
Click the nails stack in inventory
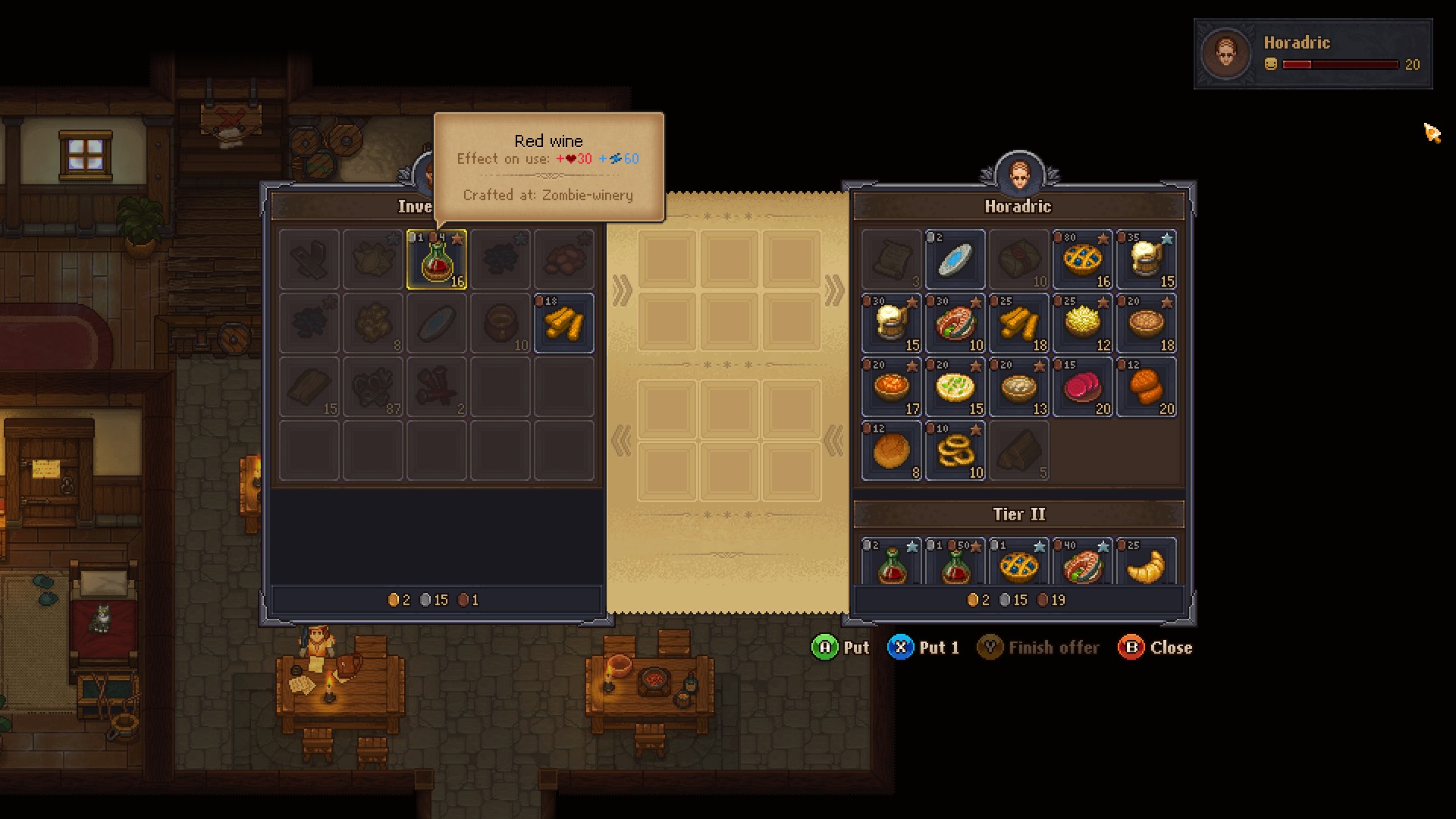point(436,388)
